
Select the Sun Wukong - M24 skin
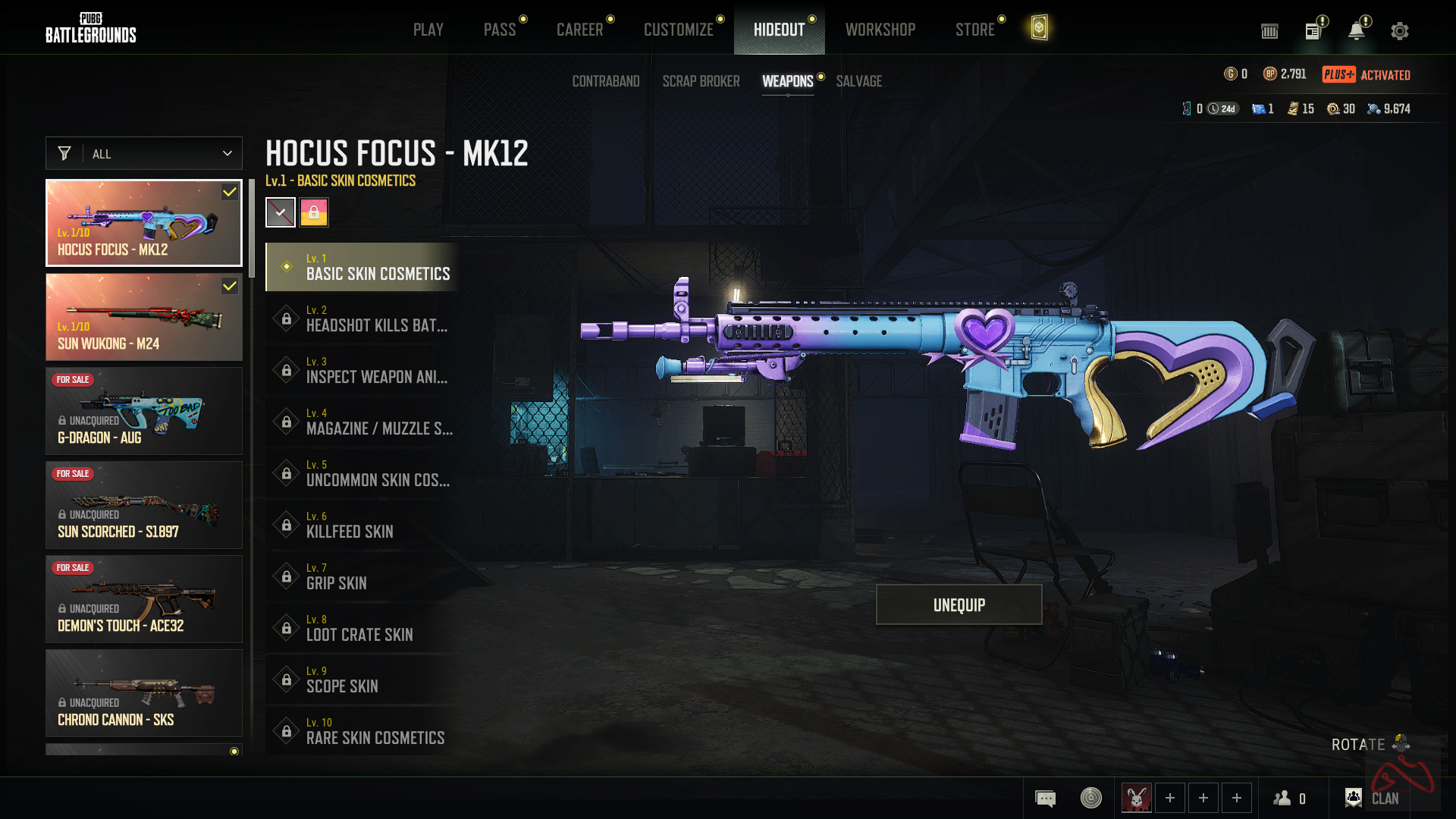tap(144, 317)
